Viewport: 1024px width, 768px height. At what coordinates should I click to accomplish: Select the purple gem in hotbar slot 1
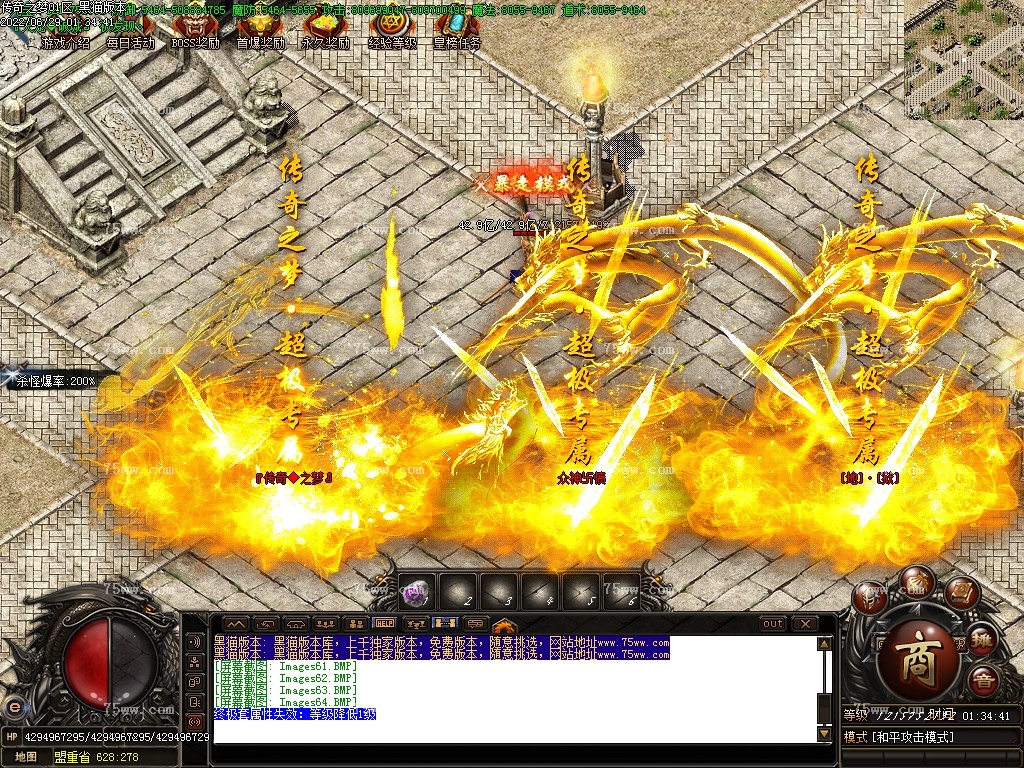[x=418, y=592]
